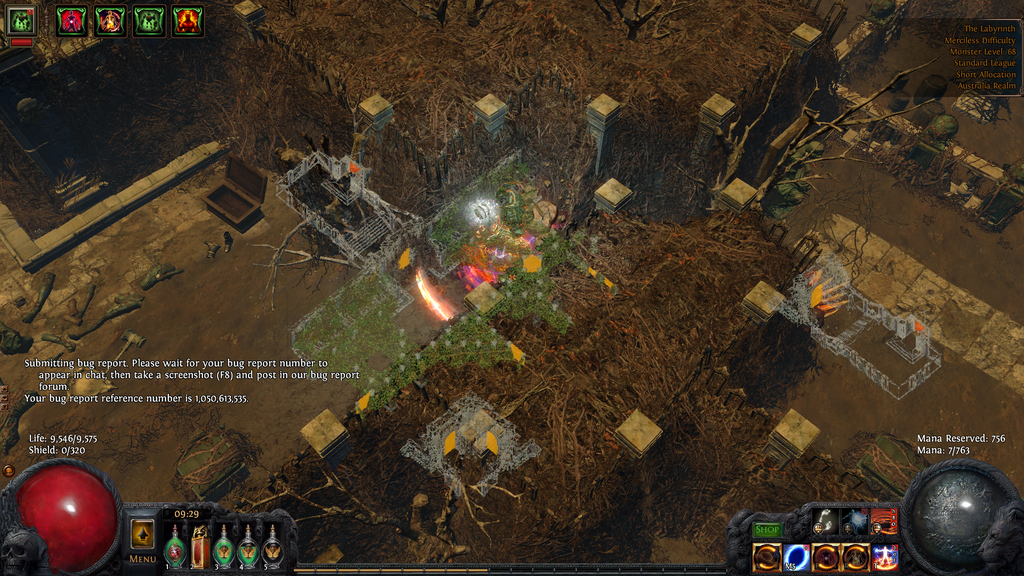1024x576 pixels.
Task: Select the framed green armour icon with red marker
Action: point(22,21)
